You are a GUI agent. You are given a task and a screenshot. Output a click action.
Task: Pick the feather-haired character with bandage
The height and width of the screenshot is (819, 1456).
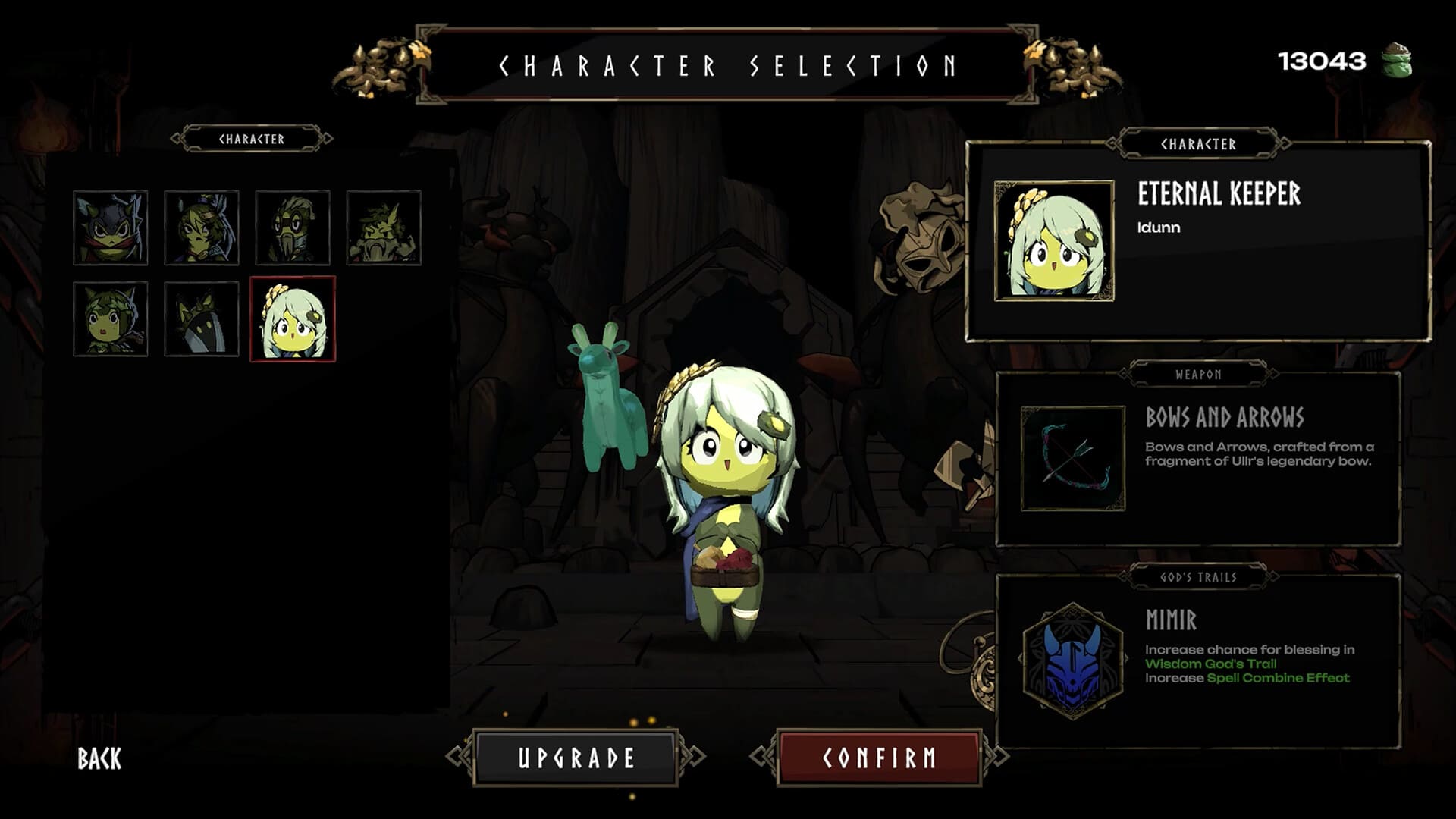click(x=202, y=227)
